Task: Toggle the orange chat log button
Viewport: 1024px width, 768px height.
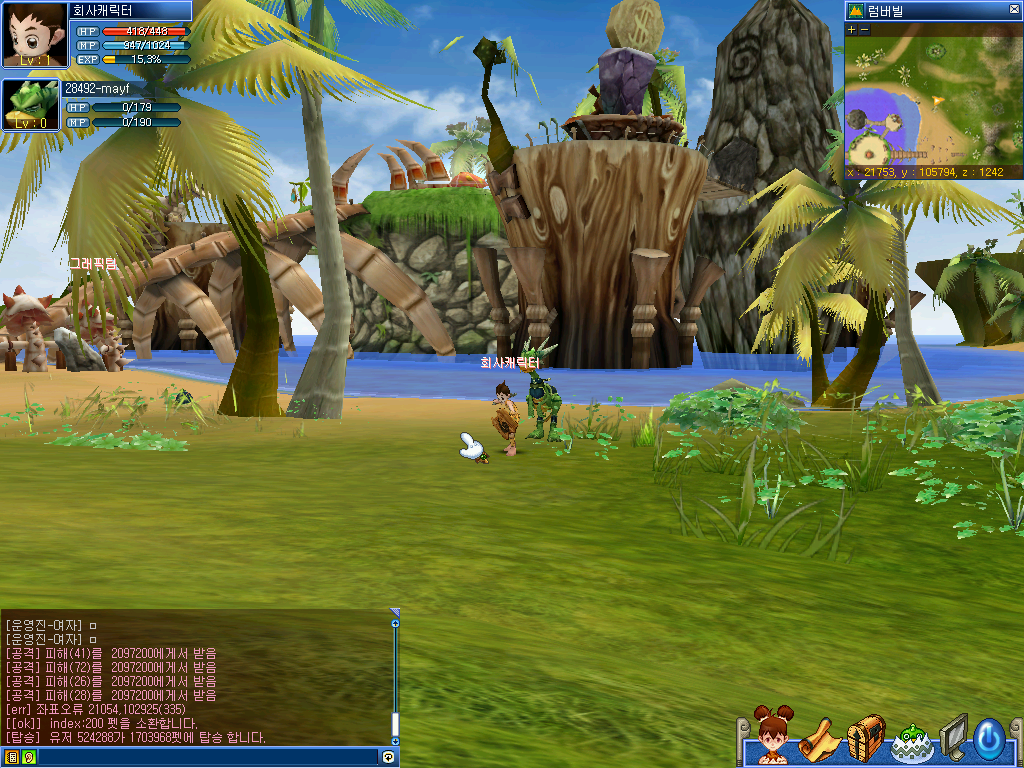Action: tap(11, 758)
